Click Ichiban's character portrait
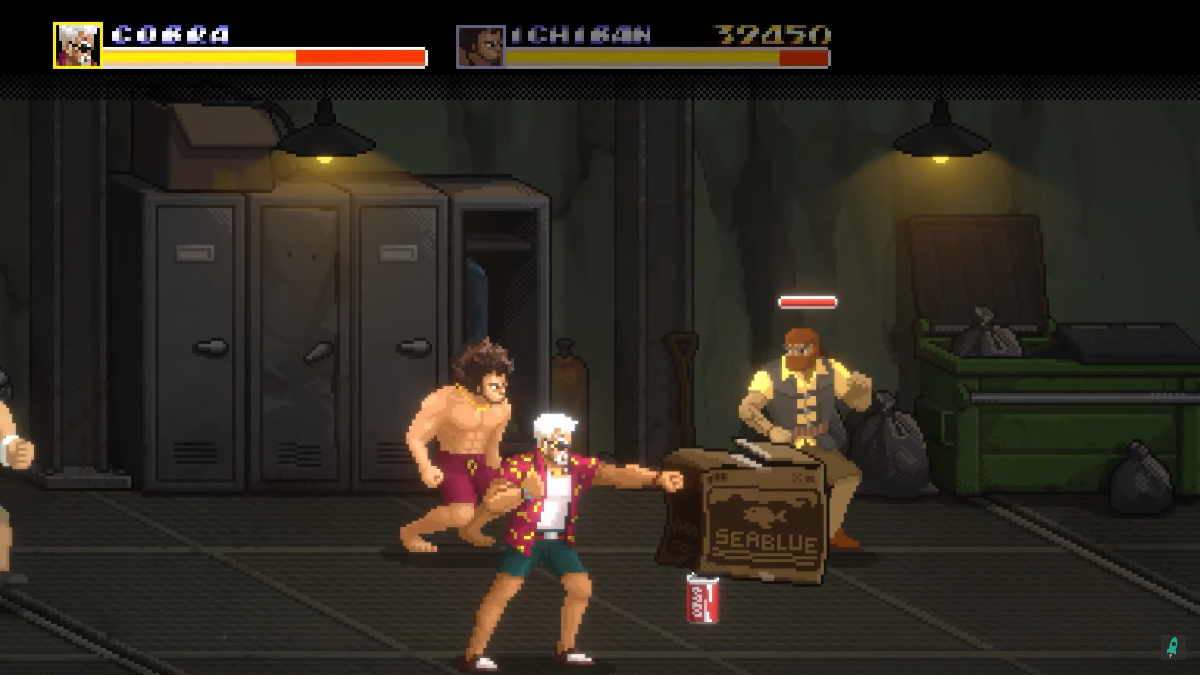 480,46
